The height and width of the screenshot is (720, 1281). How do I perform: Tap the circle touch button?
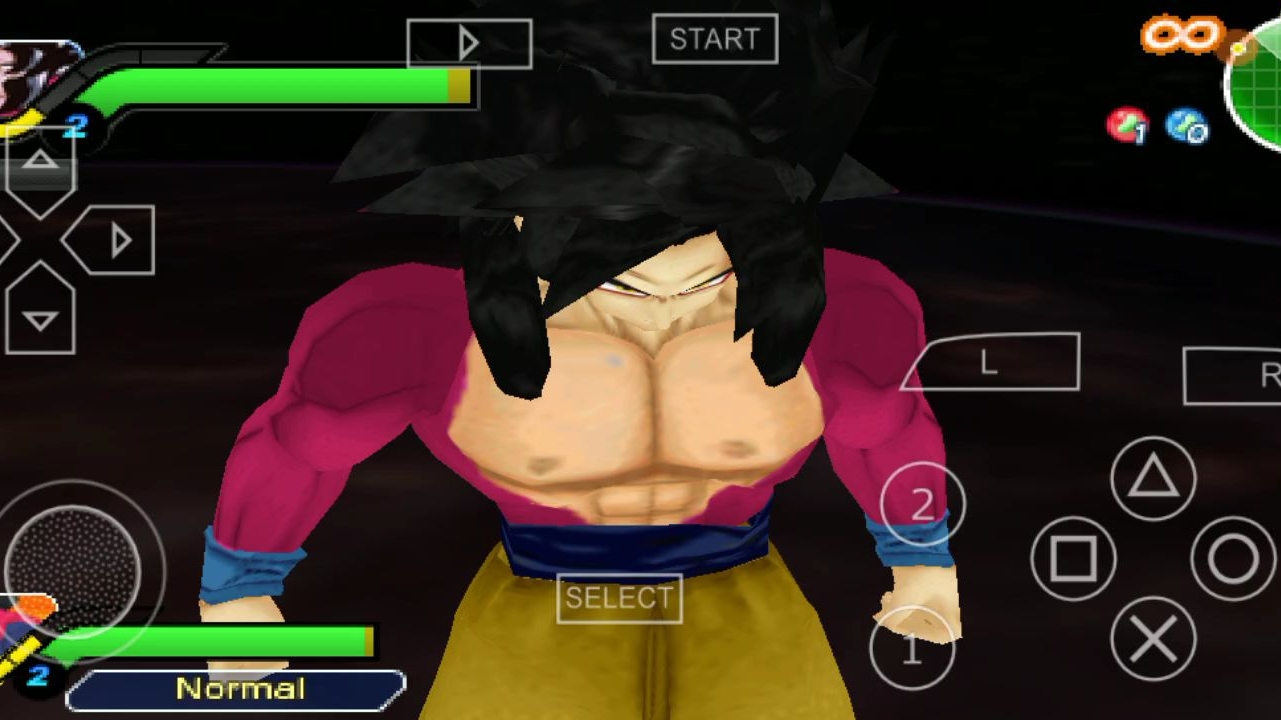pyautogui.click(x=1233, y=559)
